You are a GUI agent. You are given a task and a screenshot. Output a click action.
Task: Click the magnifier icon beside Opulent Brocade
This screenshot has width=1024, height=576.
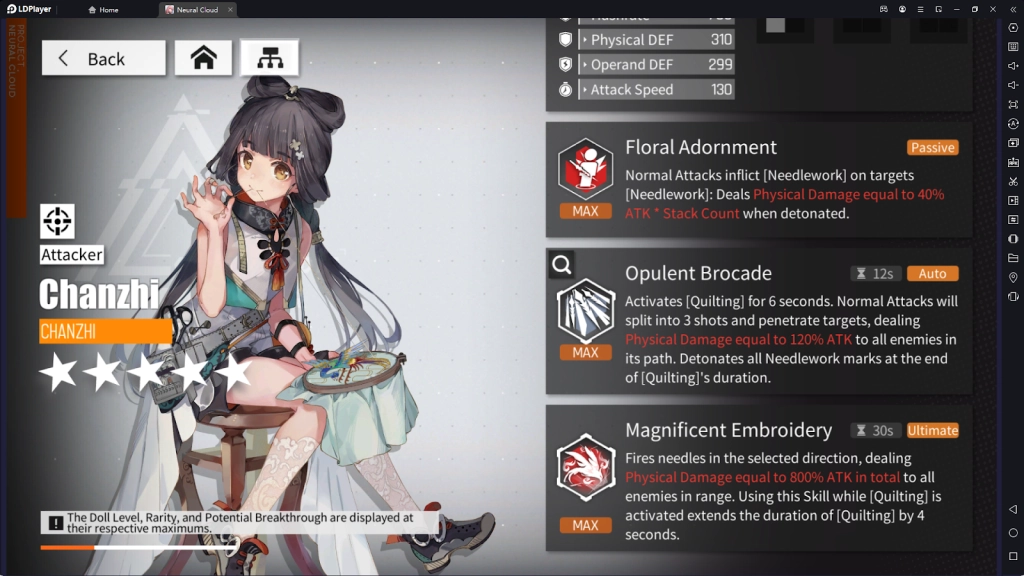pyautogui.click(x=561, y=265)
